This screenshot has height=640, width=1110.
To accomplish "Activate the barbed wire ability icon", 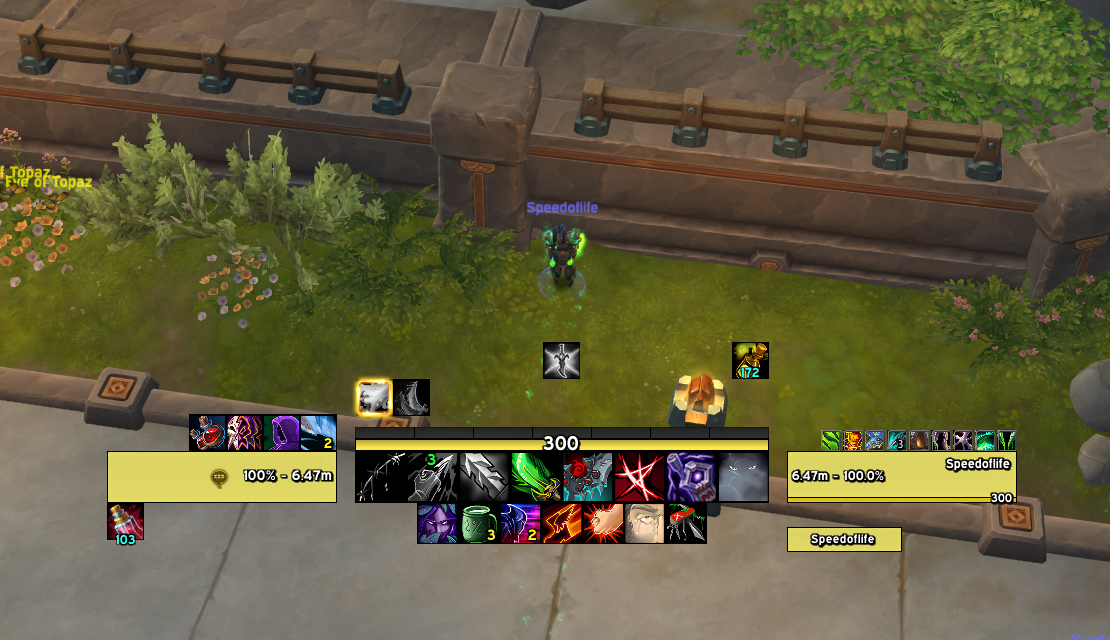I will tap(380, 477).
